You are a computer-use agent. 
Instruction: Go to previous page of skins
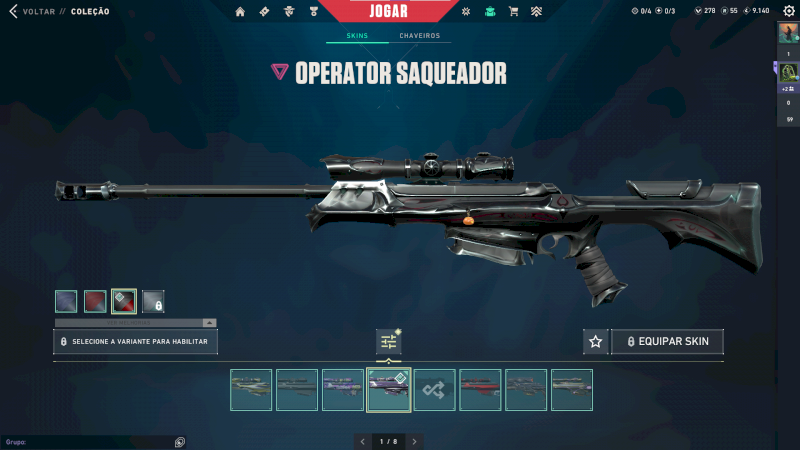362,441
